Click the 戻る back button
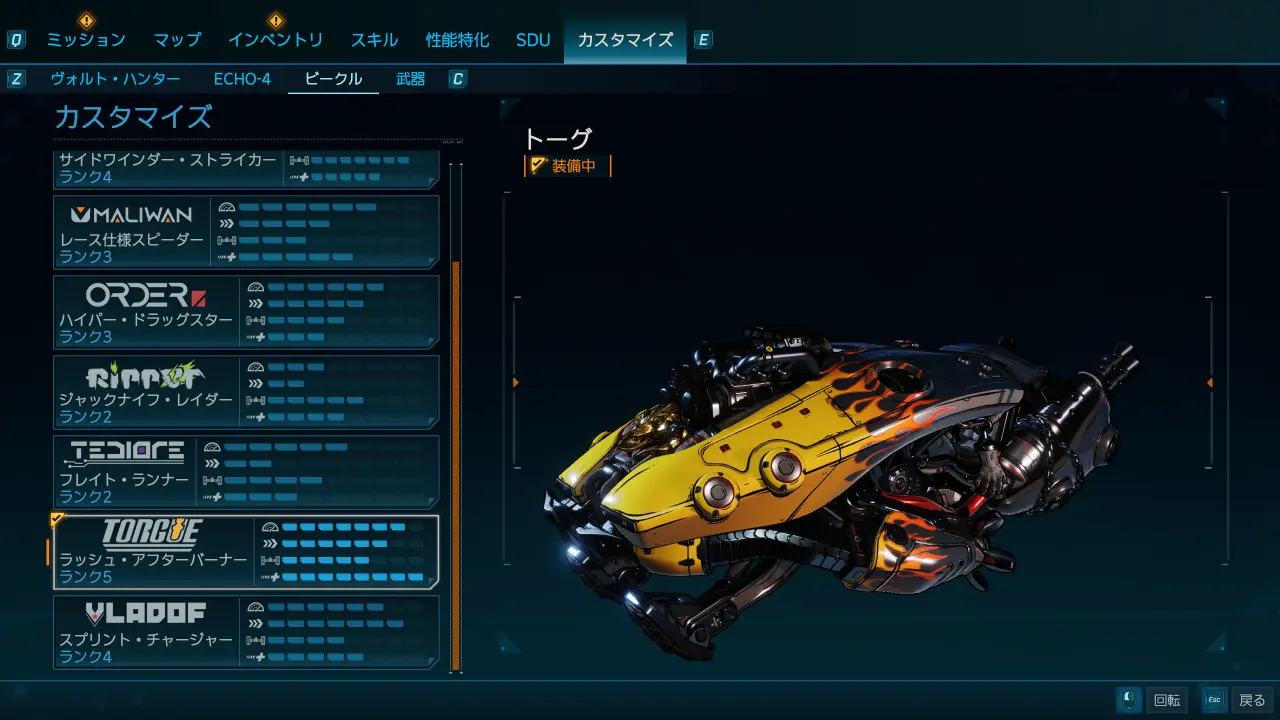The height and width of the screenshot is (720, 1280). click(1238, 700)
